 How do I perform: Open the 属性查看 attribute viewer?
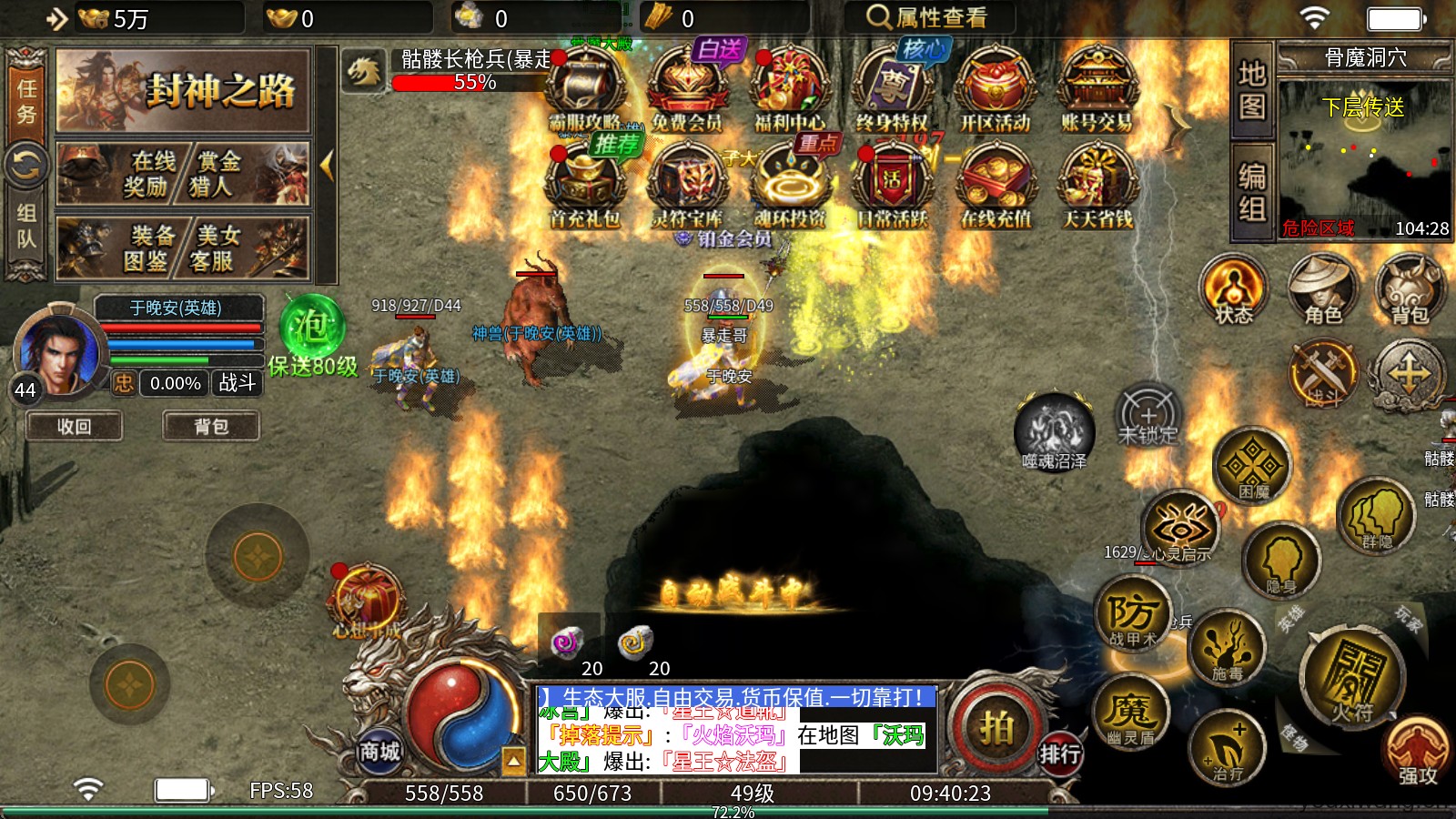coord(927,17)
